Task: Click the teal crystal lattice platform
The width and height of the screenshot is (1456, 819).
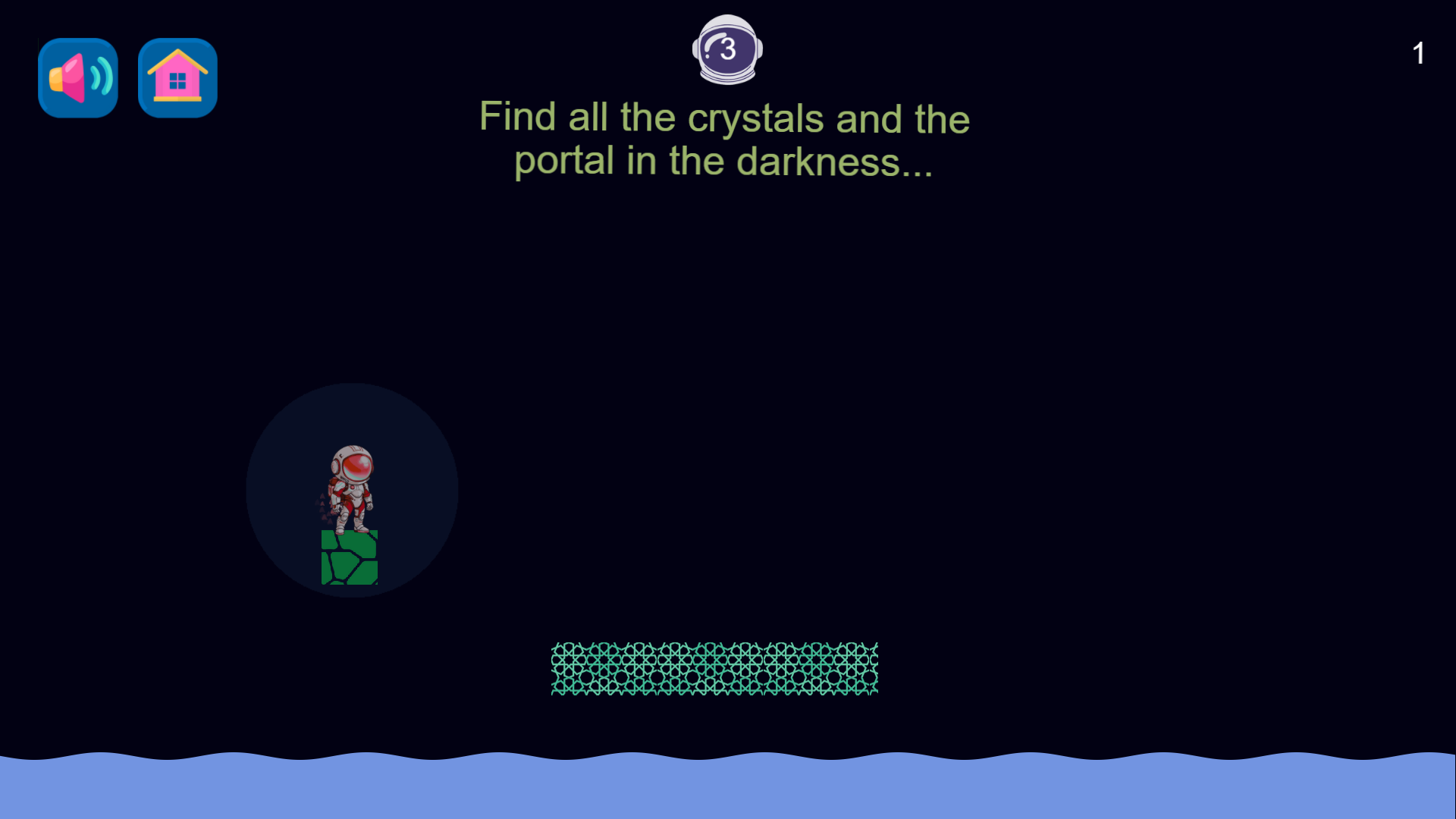Action: coord(713,669)
